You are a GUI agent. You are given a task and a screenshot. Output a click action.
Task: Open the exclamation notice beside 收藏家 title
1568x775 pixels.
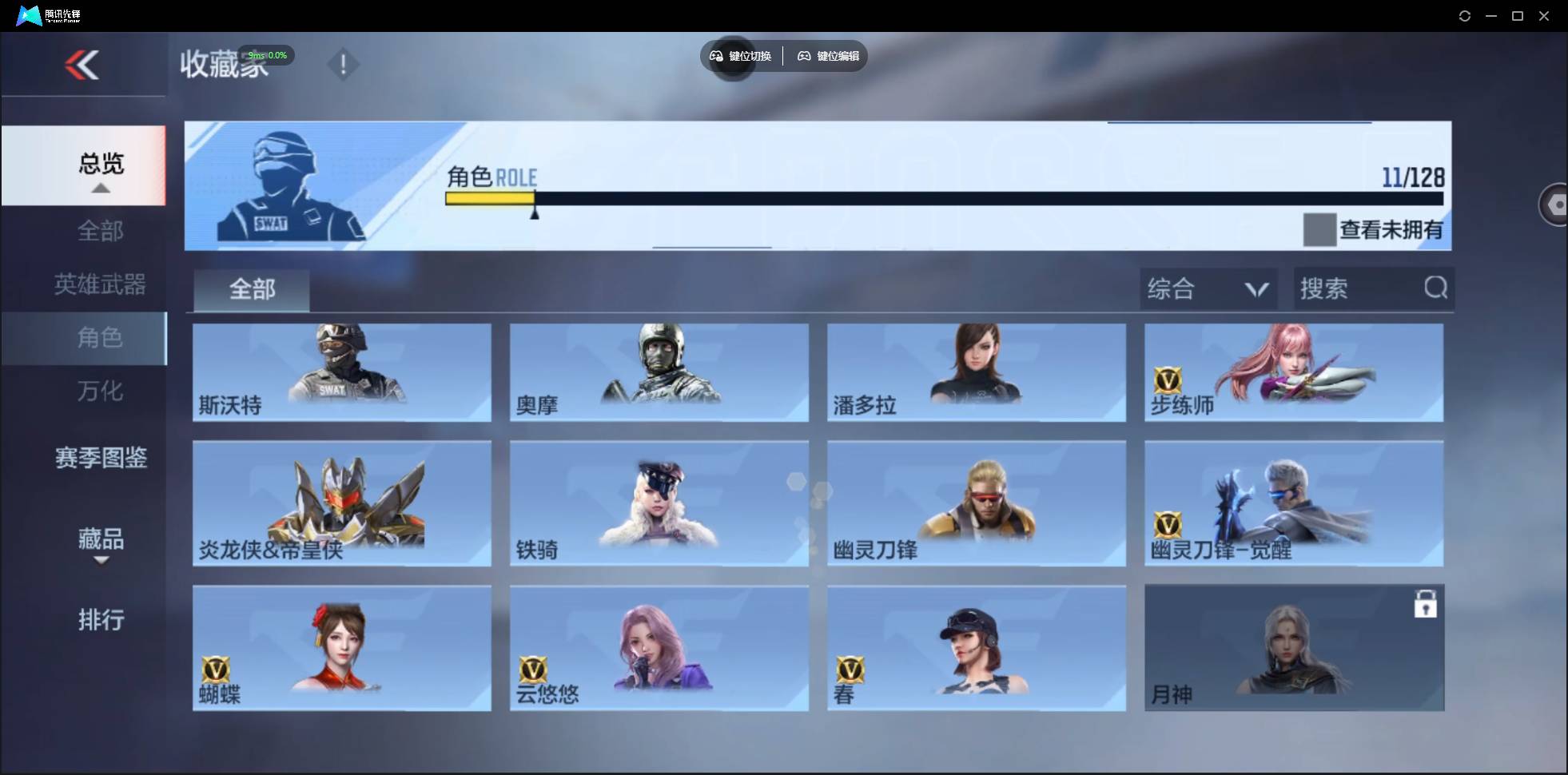[344, 64]
